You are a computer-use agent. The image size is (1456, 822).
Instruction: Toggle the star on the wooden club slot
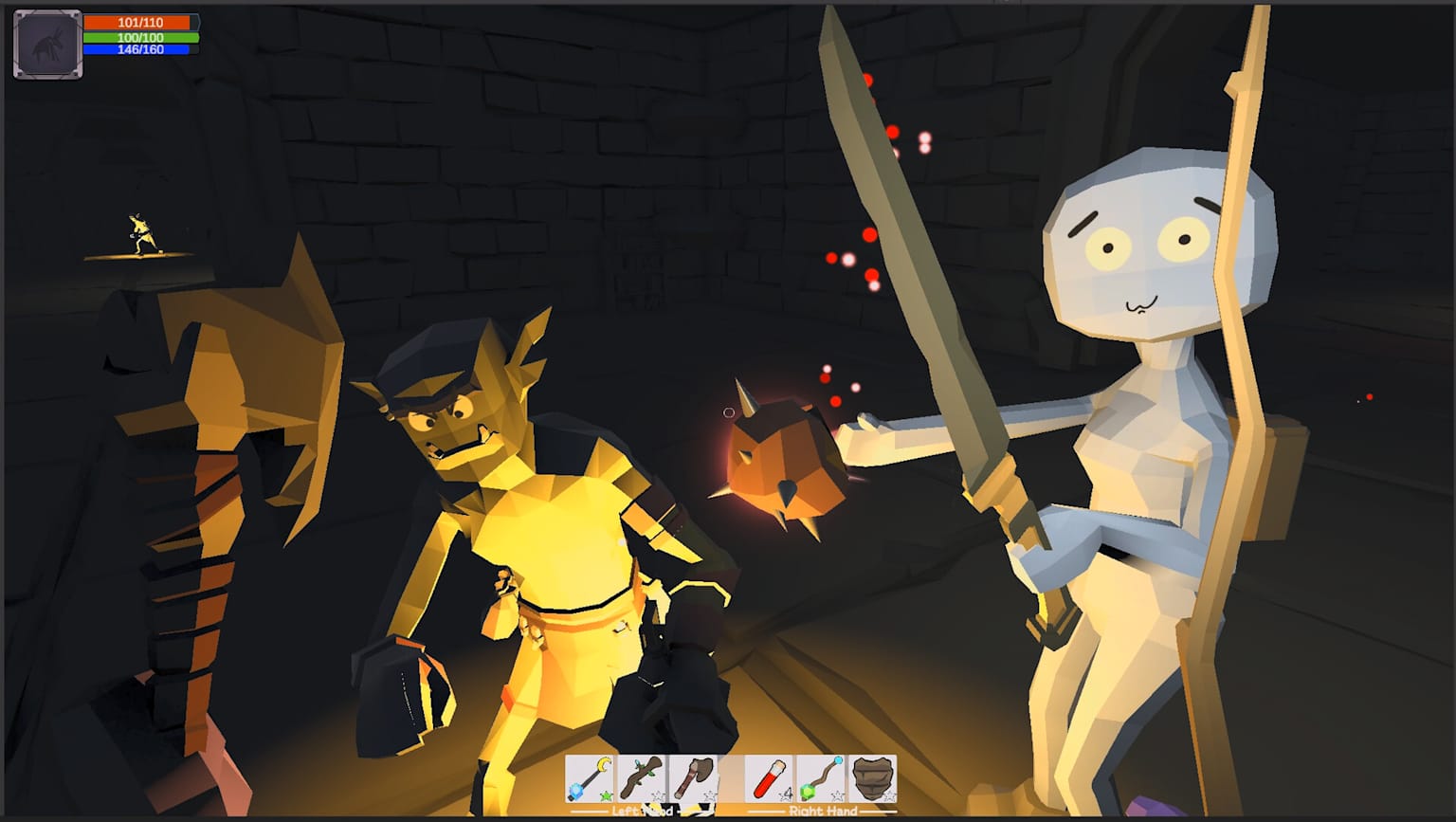pos(658,795)
